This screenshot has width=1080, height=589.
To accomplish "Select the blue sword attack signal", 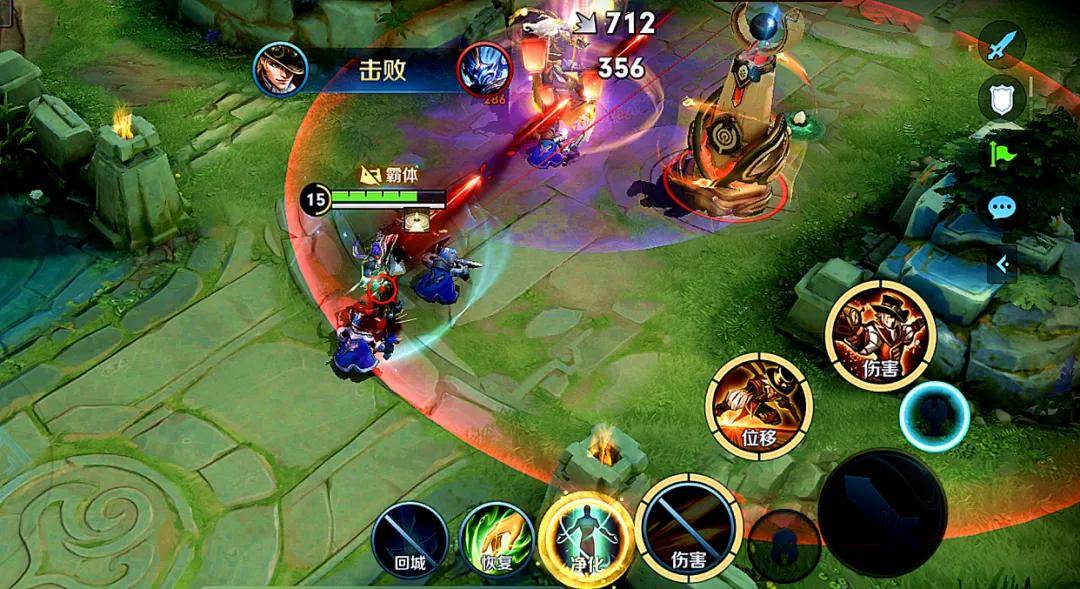I will tap(1001, 45).
